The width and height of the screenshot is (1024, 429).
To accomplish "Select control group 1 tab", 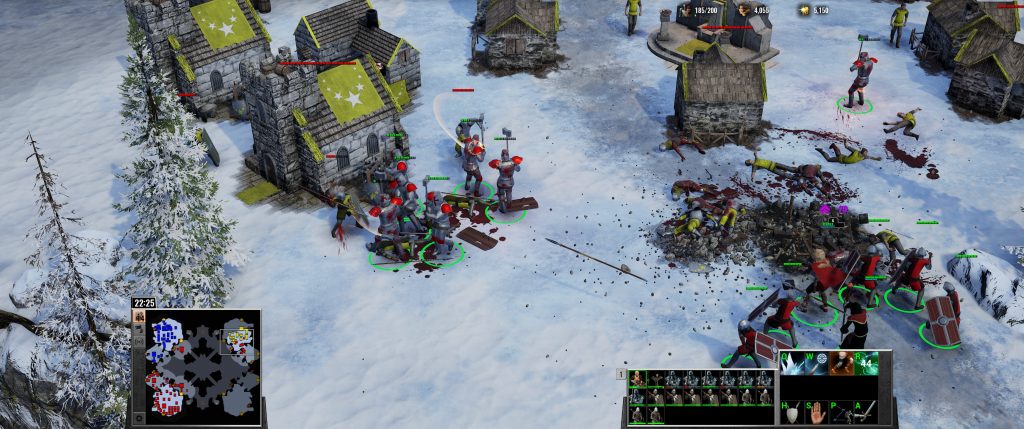I will coord(621,376).
